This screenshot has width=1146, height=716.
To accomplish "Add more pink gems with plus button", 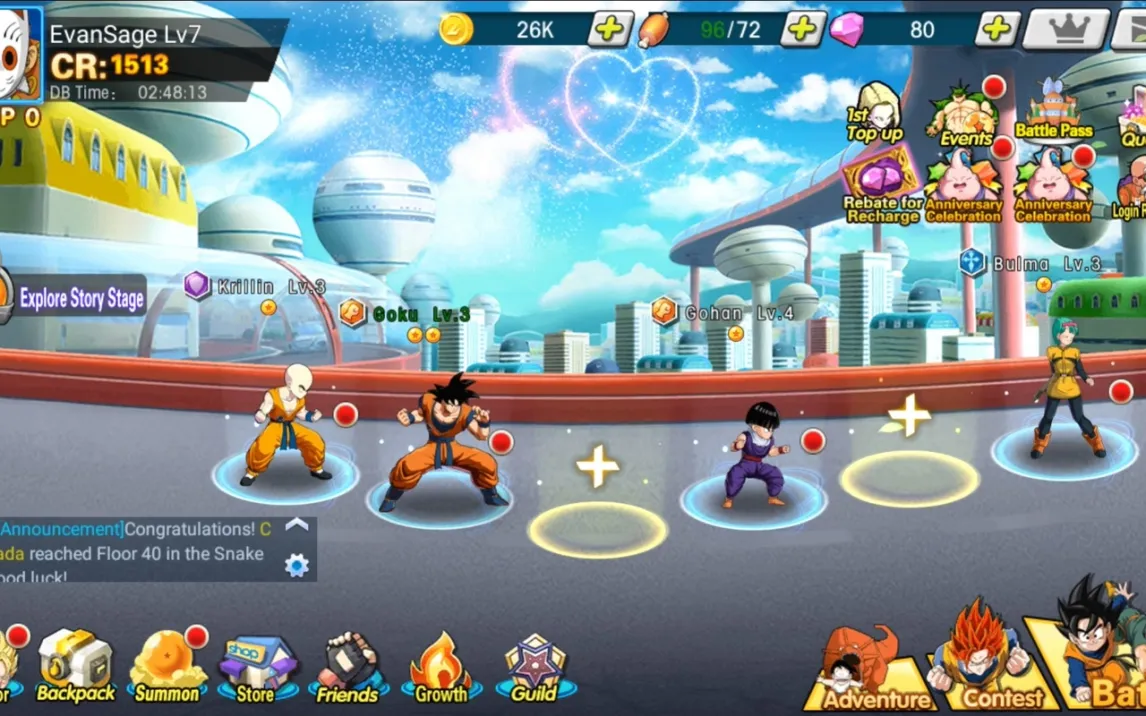I will click(996, 29).
